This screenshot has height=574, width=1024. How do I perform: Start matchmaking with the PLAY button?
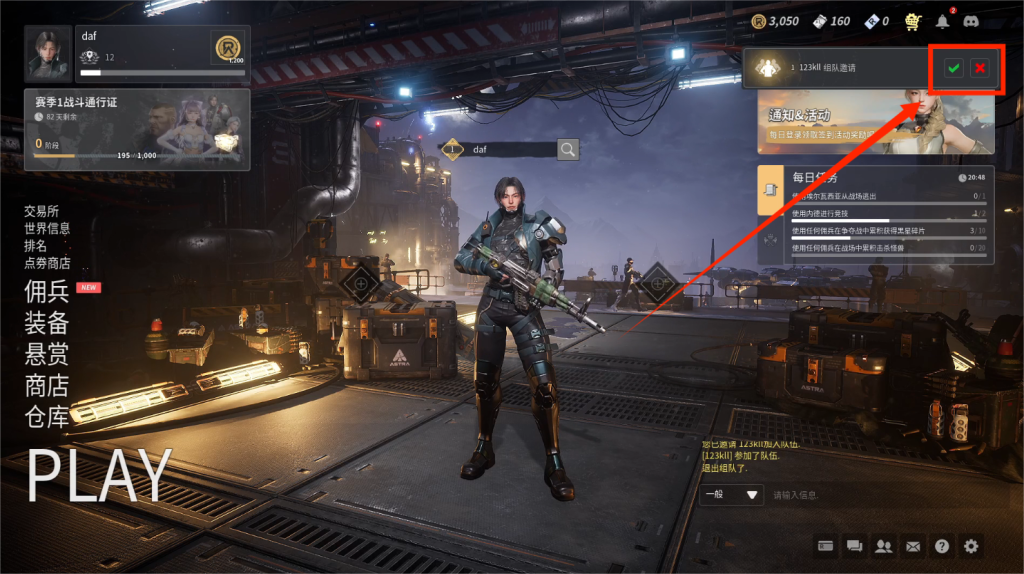click(x=99, y=475)
